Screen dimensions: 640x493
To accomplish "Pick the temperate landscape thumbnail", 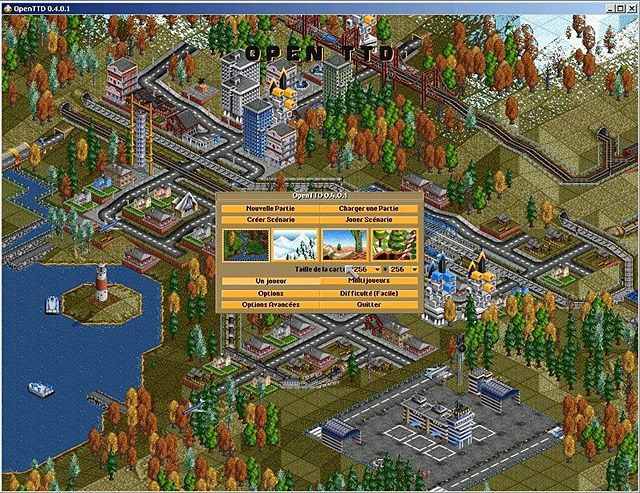I will [x=244, y=244].
